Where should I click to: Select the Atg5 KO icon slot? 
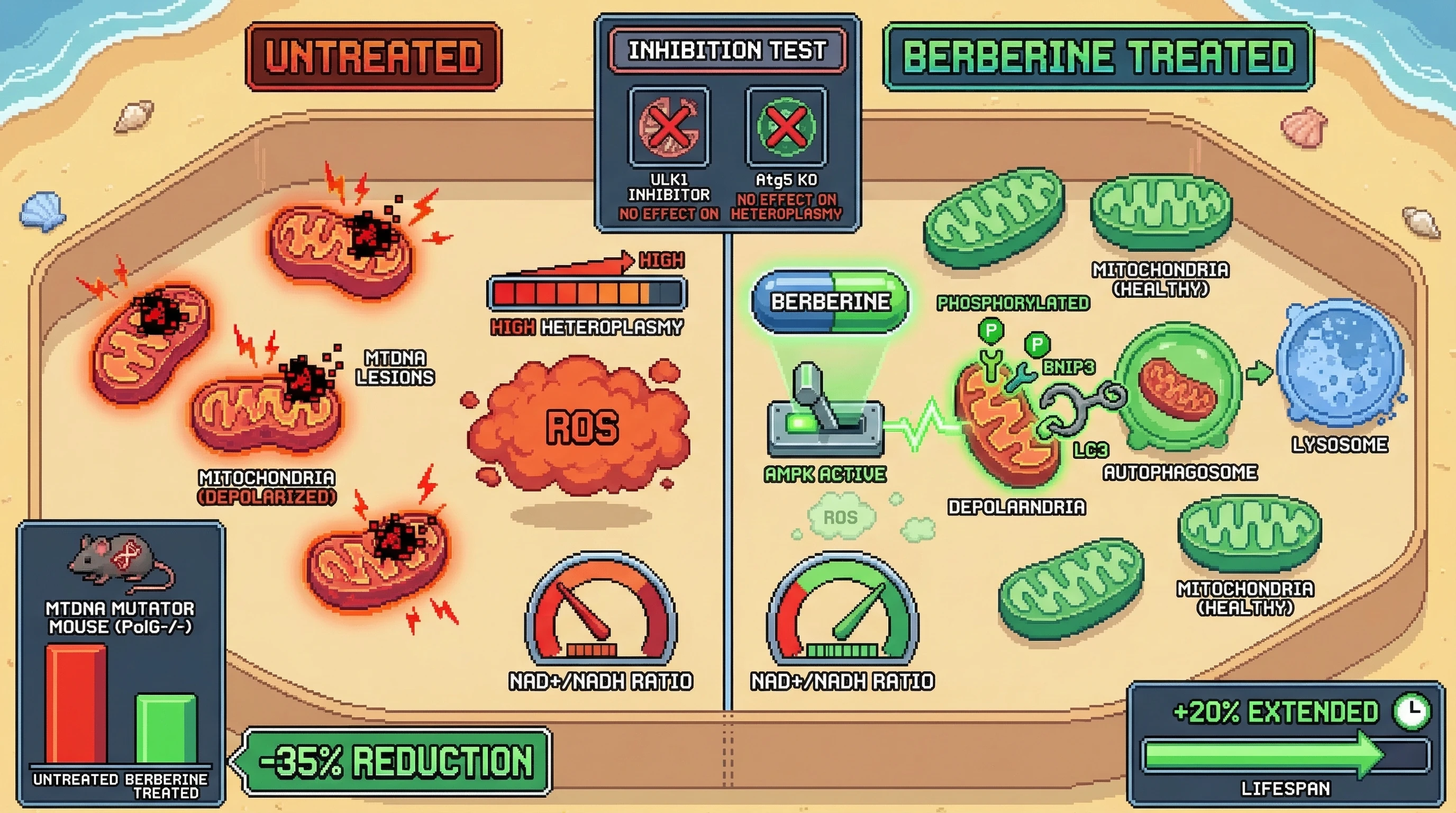pyautogui.click(x=786, y=127)
